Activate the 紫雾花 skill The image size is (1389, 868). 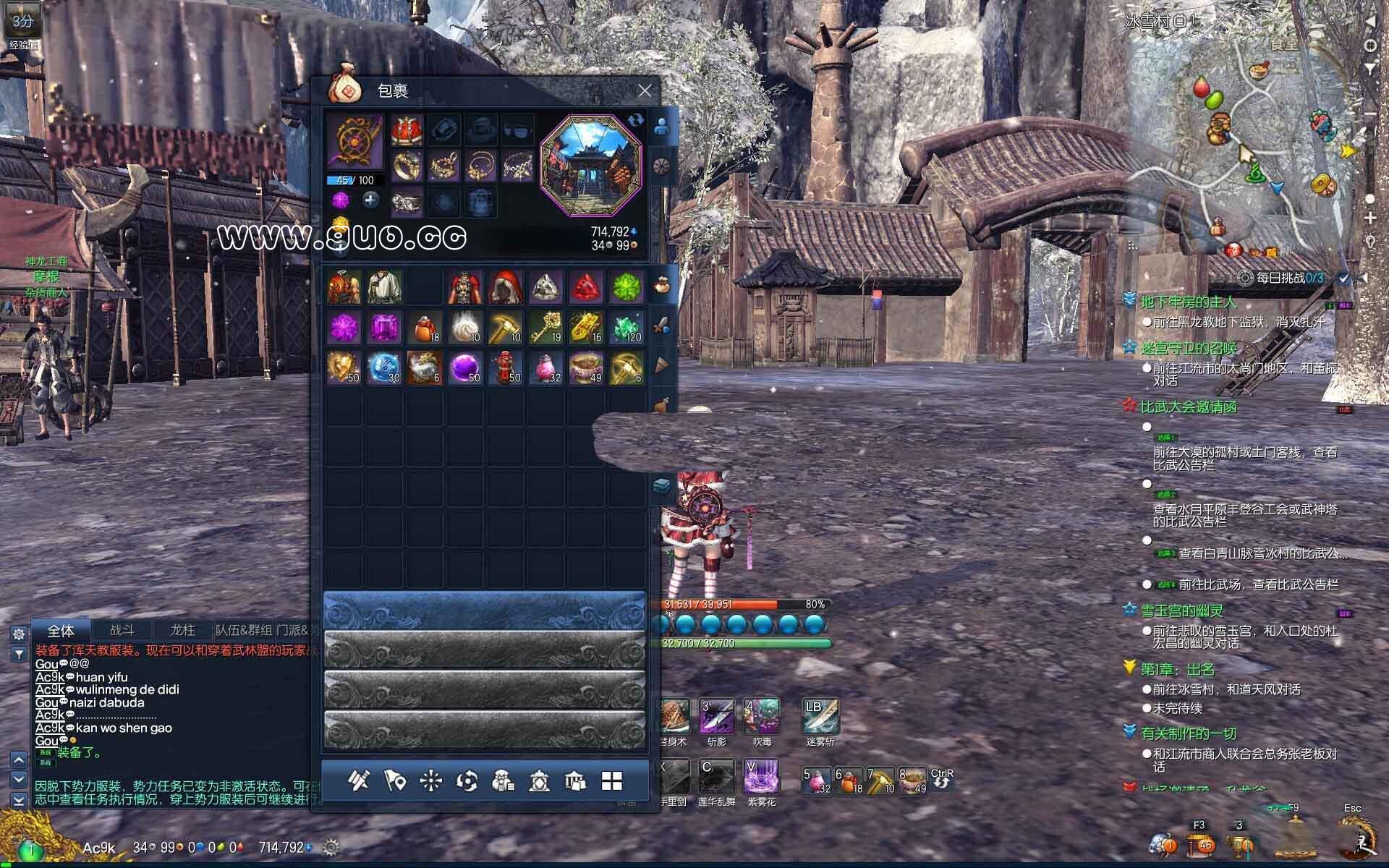tap(761, 777)
